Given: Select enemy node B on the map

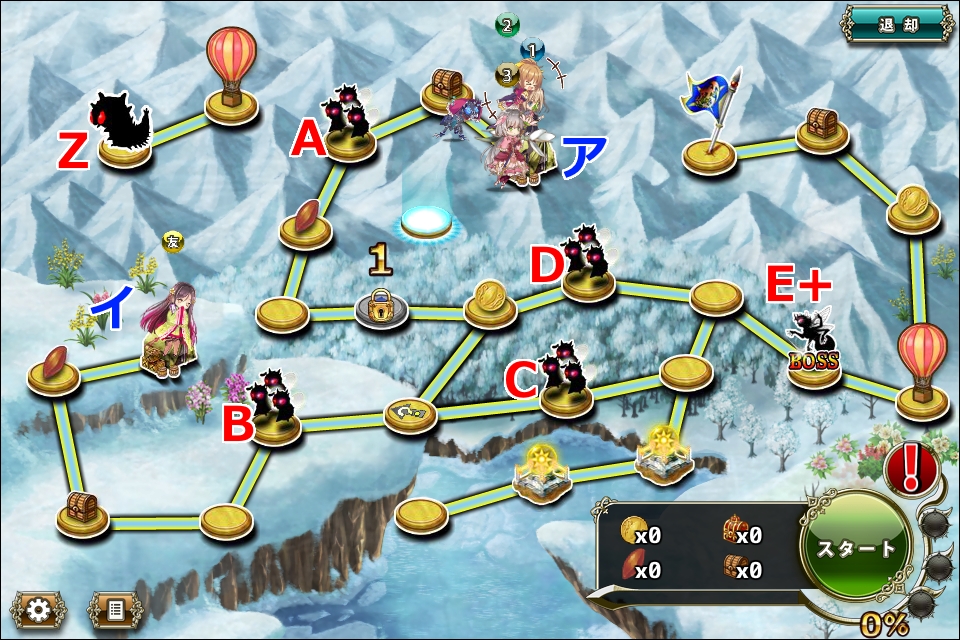Looking at the screenshot, I should 274,408.
